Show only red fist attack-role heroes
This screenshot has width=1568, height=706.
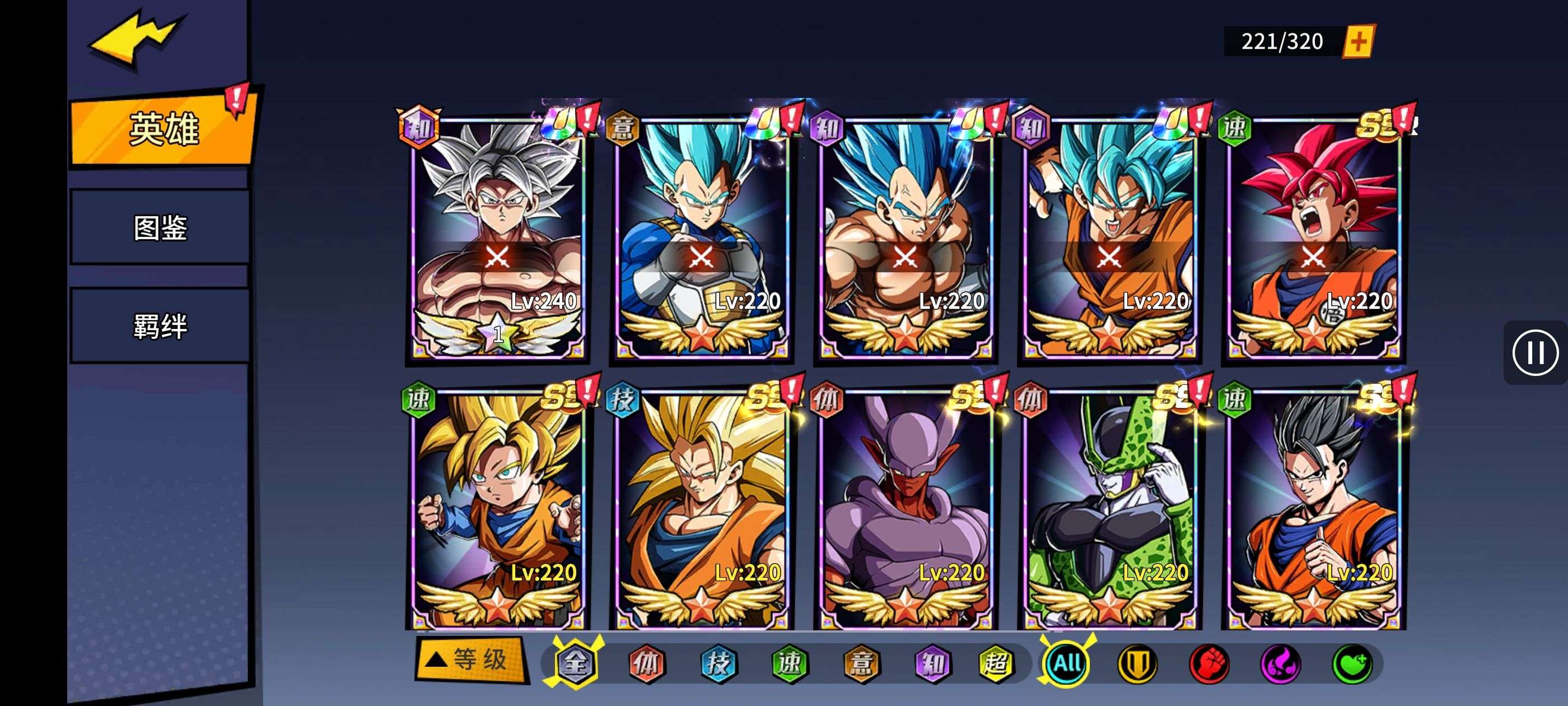1209,663
